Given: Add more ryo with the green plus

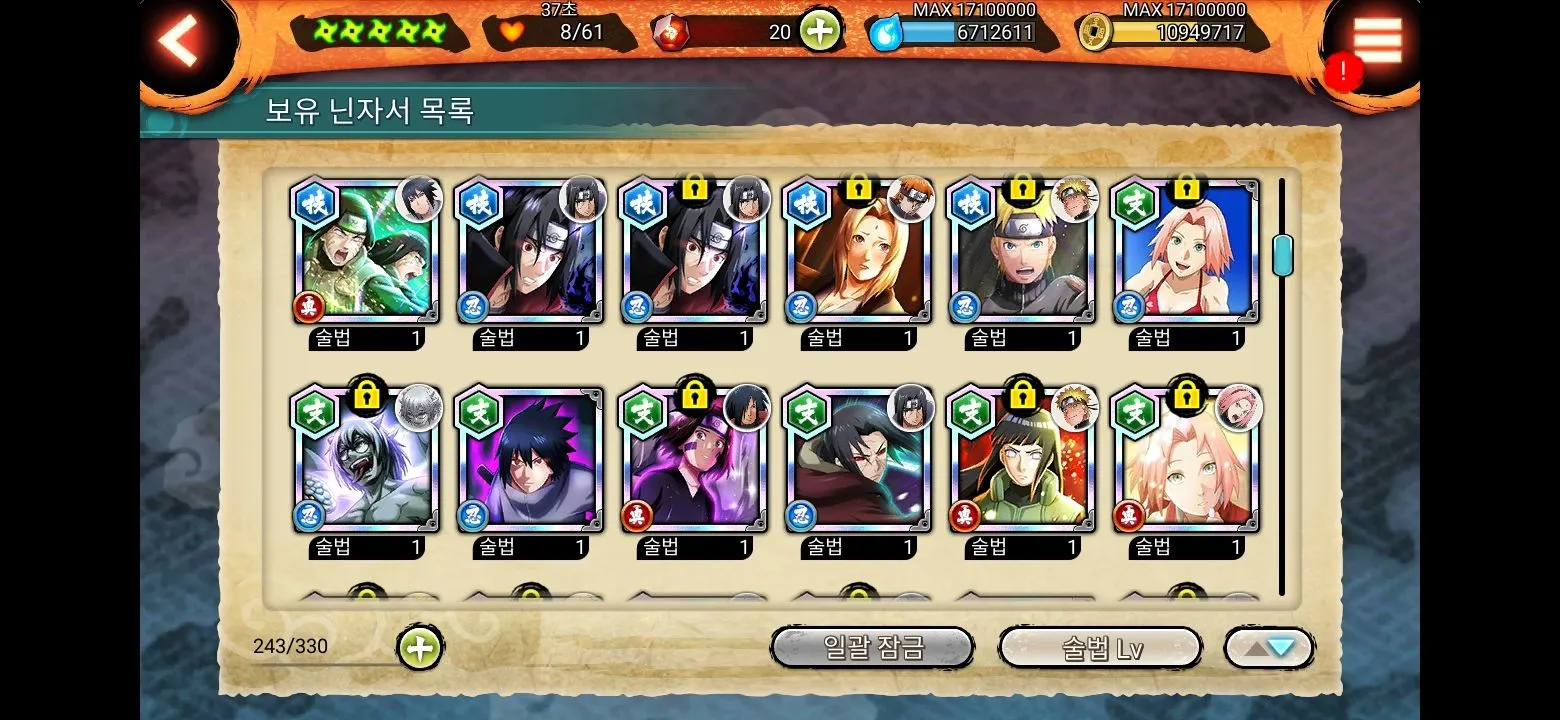Looking at the screenshot, I should (818, 32).
